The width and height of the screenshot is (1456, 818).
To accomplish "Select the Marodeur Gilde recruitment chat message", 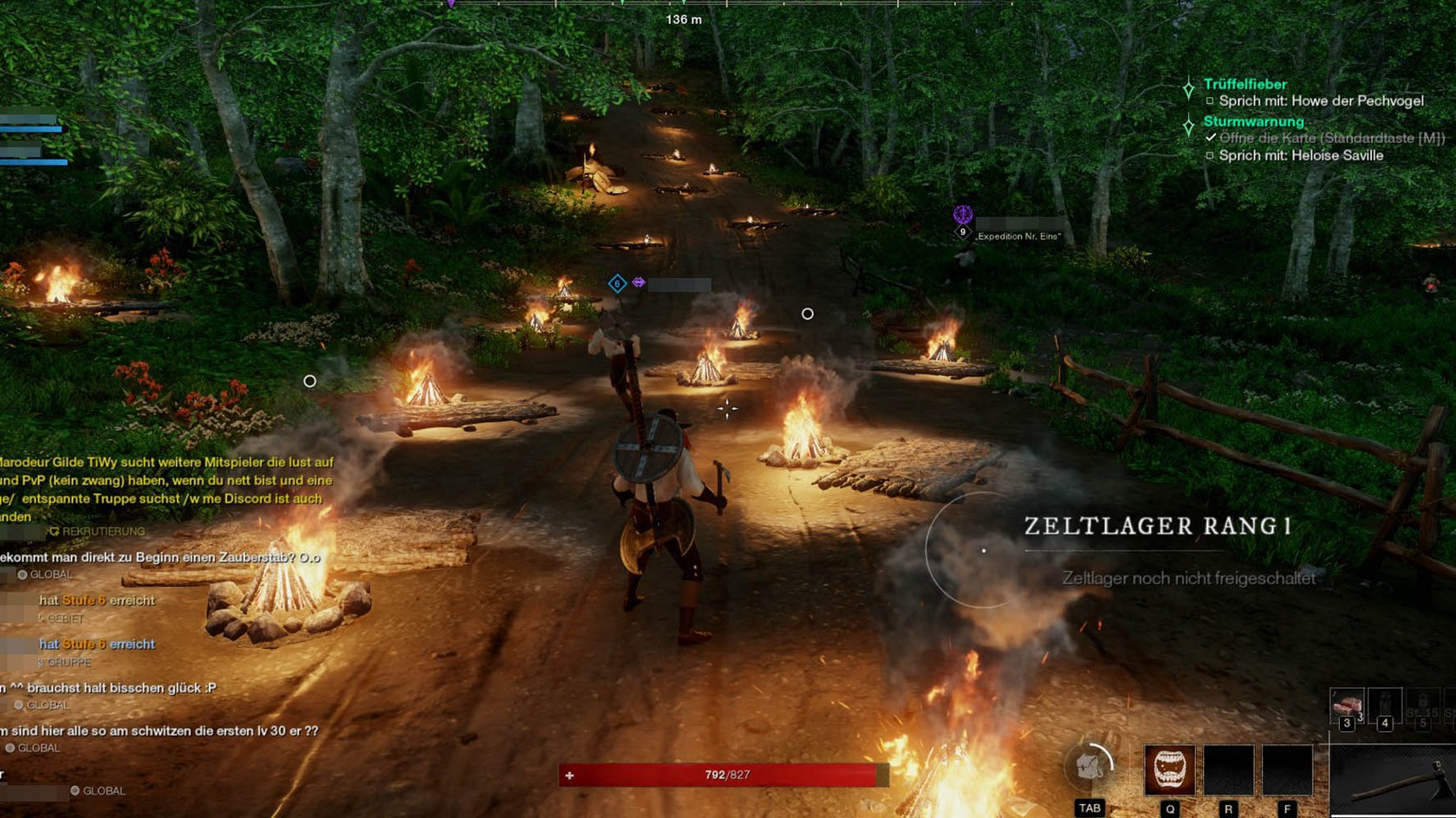I will pyautogui.click(x=165, y=489).
